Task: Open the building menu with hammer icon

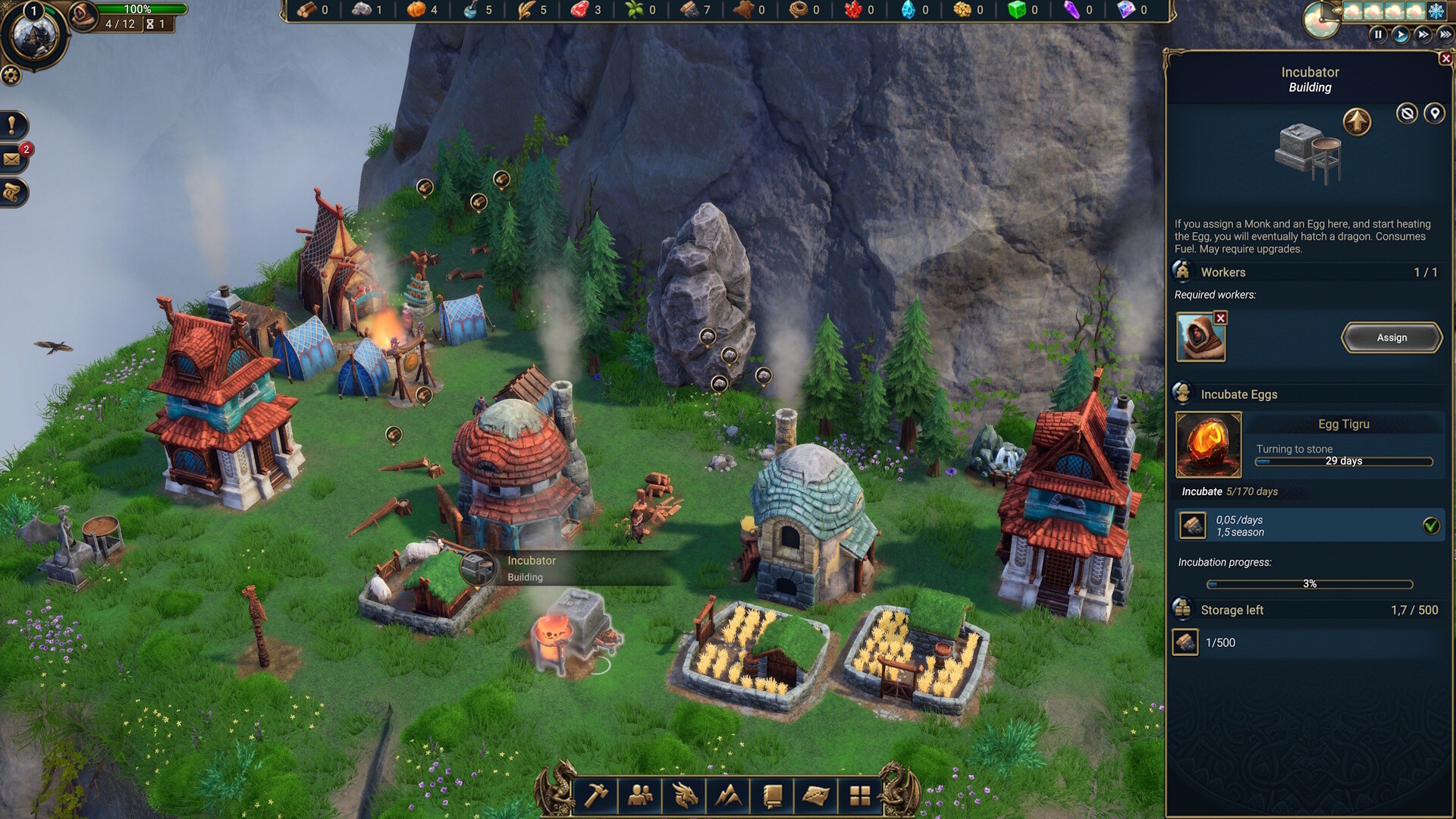Action: [597, 795]
